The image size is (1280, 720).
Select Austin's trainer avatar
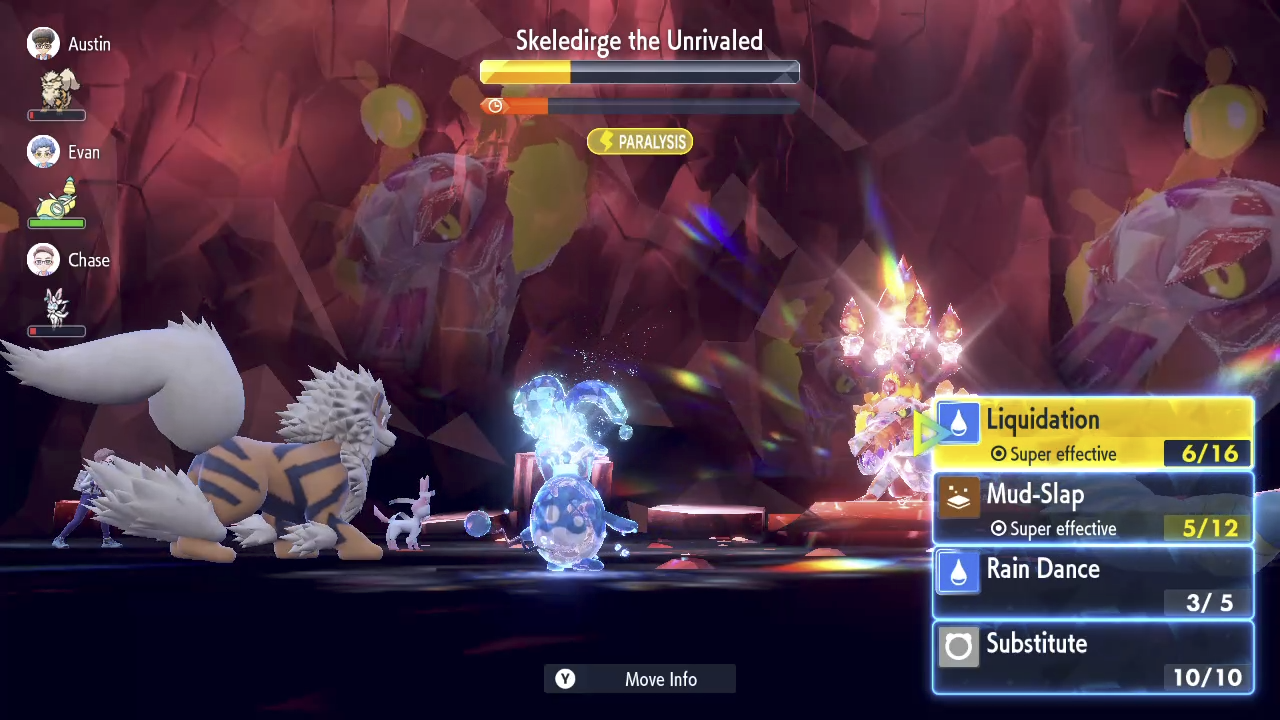[43, 44]
